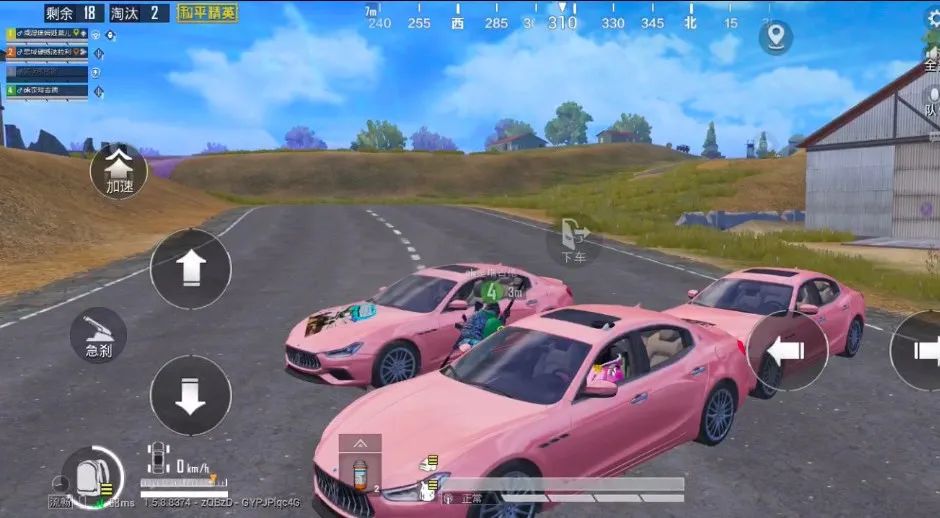Image resolution: width=940 pixels, height=518 pixels.
Task: Select teammate number 2 in the squad list
Action: pos(48,52)
